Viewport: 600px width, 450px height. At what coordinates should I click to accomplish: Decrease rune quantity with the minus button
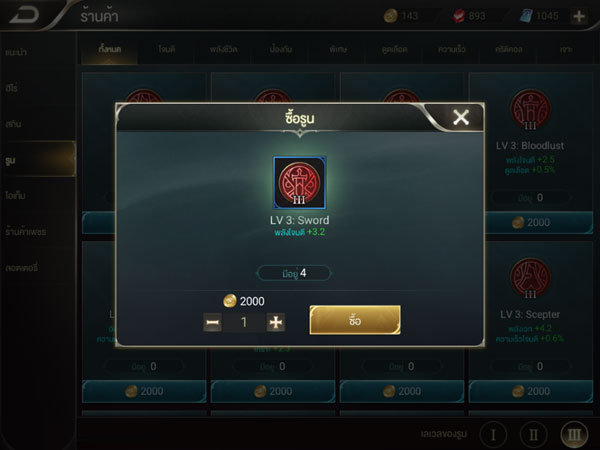point(213,322)
